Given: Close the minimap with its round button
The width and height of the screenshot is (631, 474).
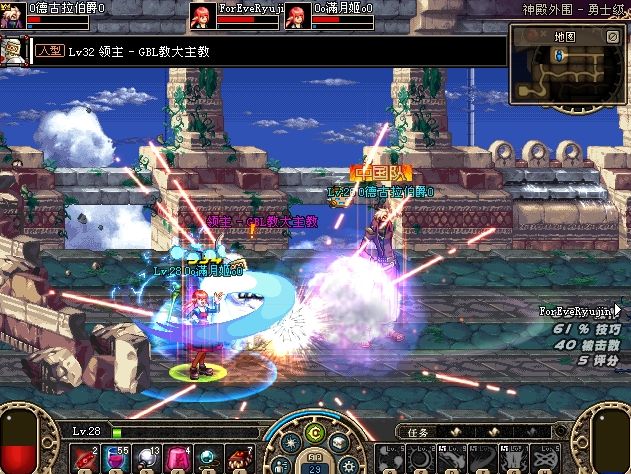Looking at the screenshot, I should coord(612,36).
